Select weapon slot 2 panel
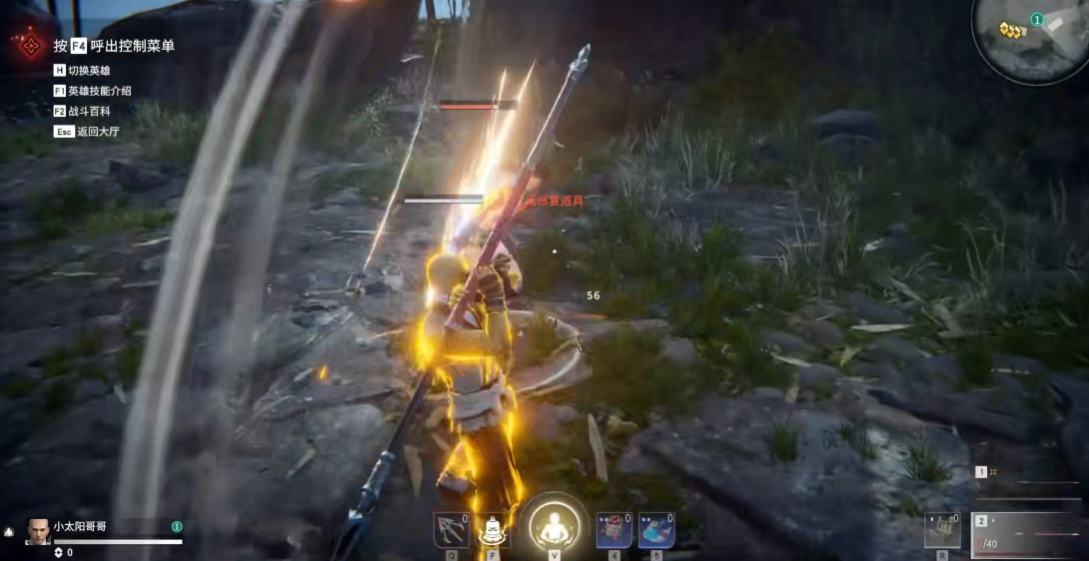The height and width of the screenshot is (561, 1089). pyautogui.click(x=1028, y=534)
